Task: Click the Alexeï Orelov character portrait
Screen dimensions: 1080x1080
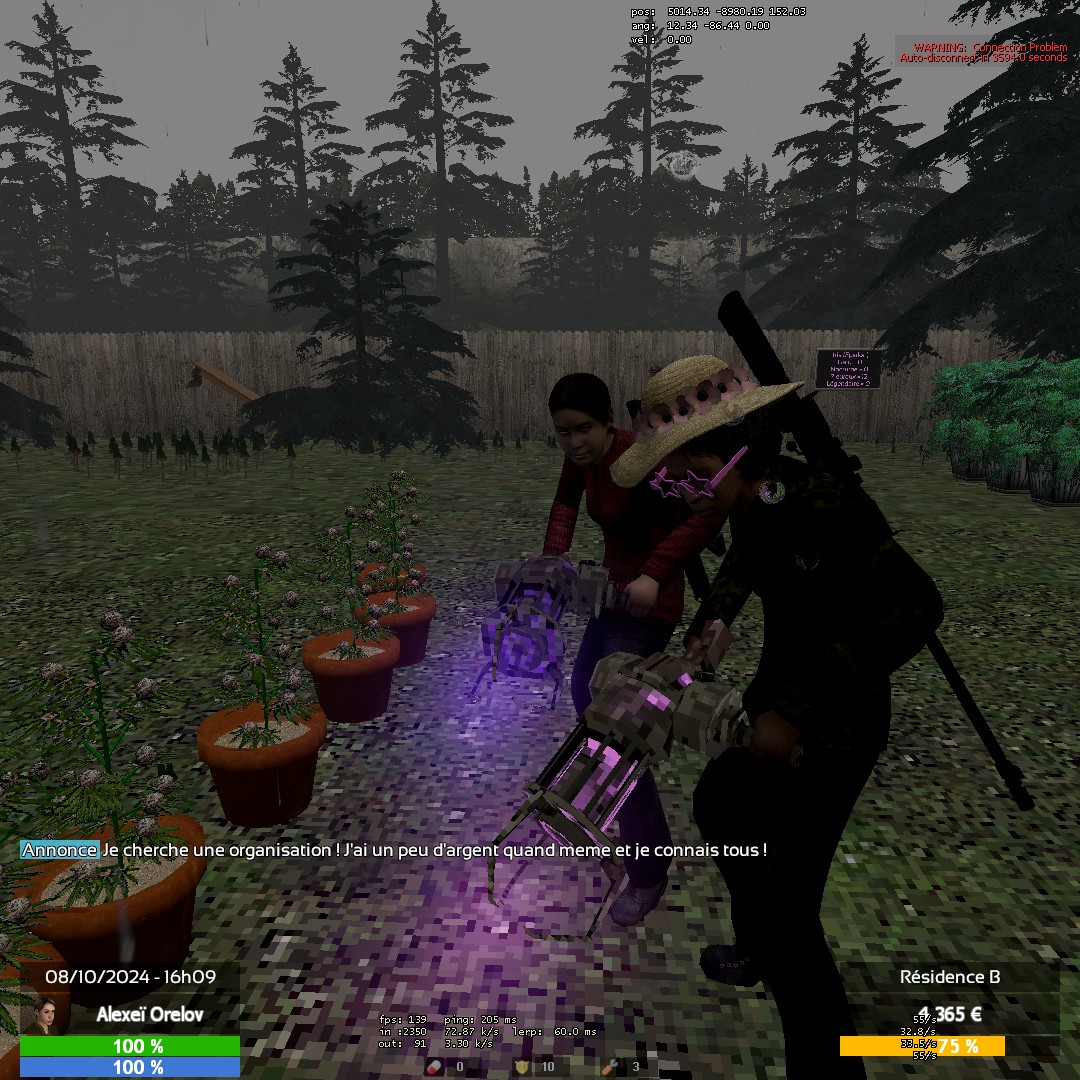Action: 43,1015
